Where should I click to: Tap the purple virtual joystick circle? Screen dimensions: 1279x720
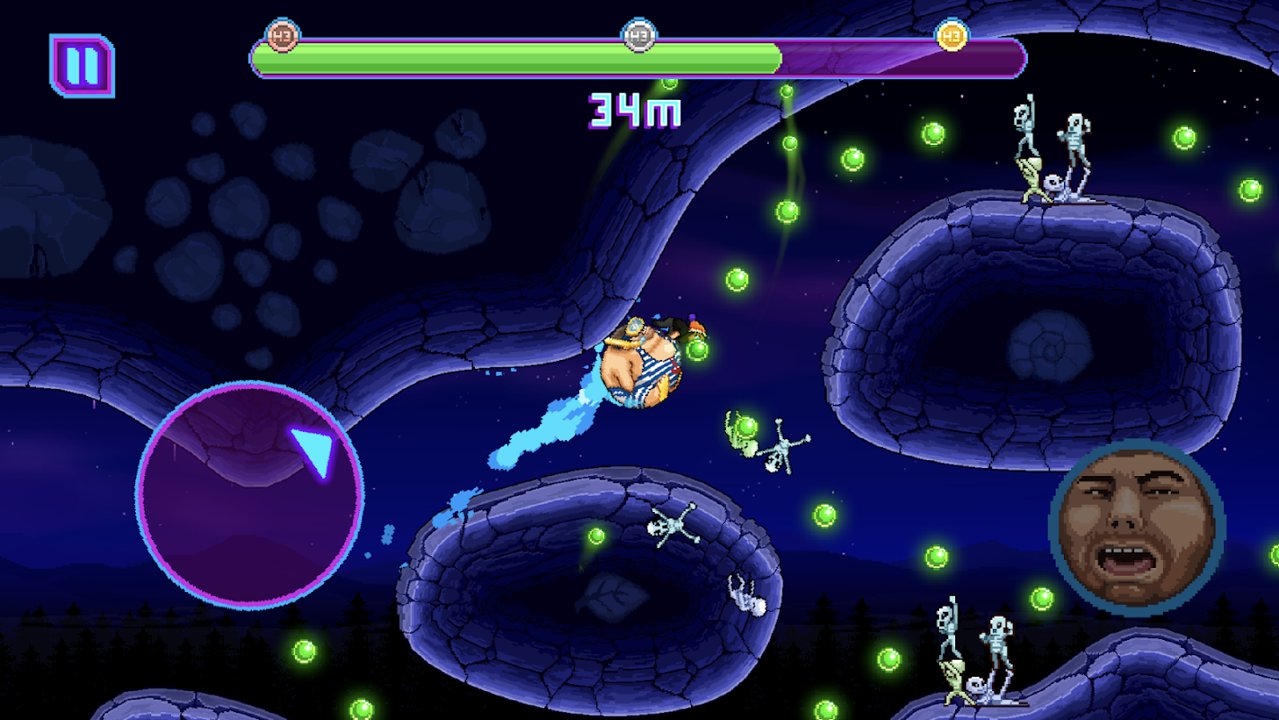[x=250, y=494]
